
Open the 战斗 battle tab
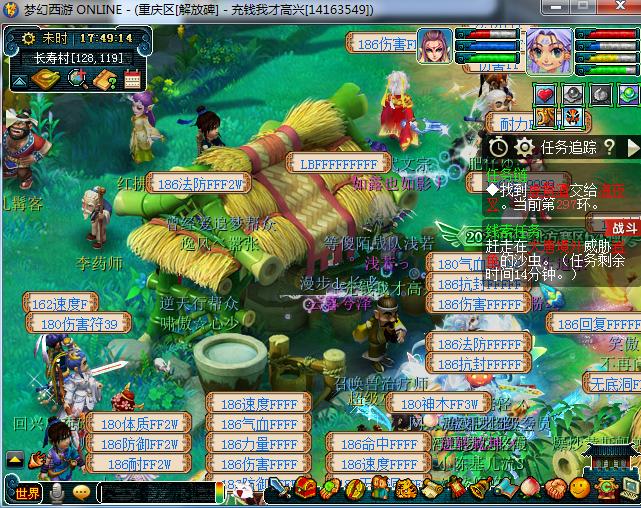[622, 227]
